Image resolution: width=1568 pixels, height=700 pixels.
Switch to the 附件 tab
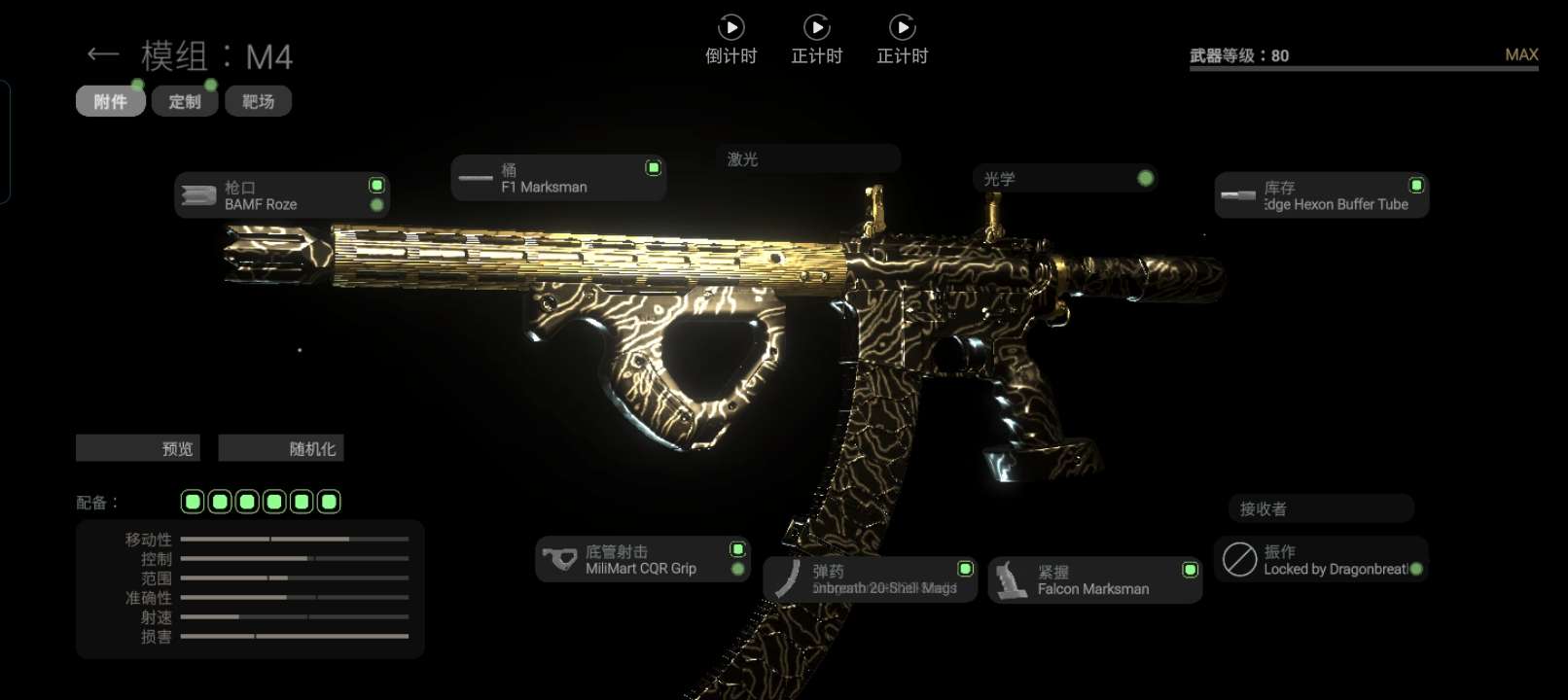pos(110,101)
